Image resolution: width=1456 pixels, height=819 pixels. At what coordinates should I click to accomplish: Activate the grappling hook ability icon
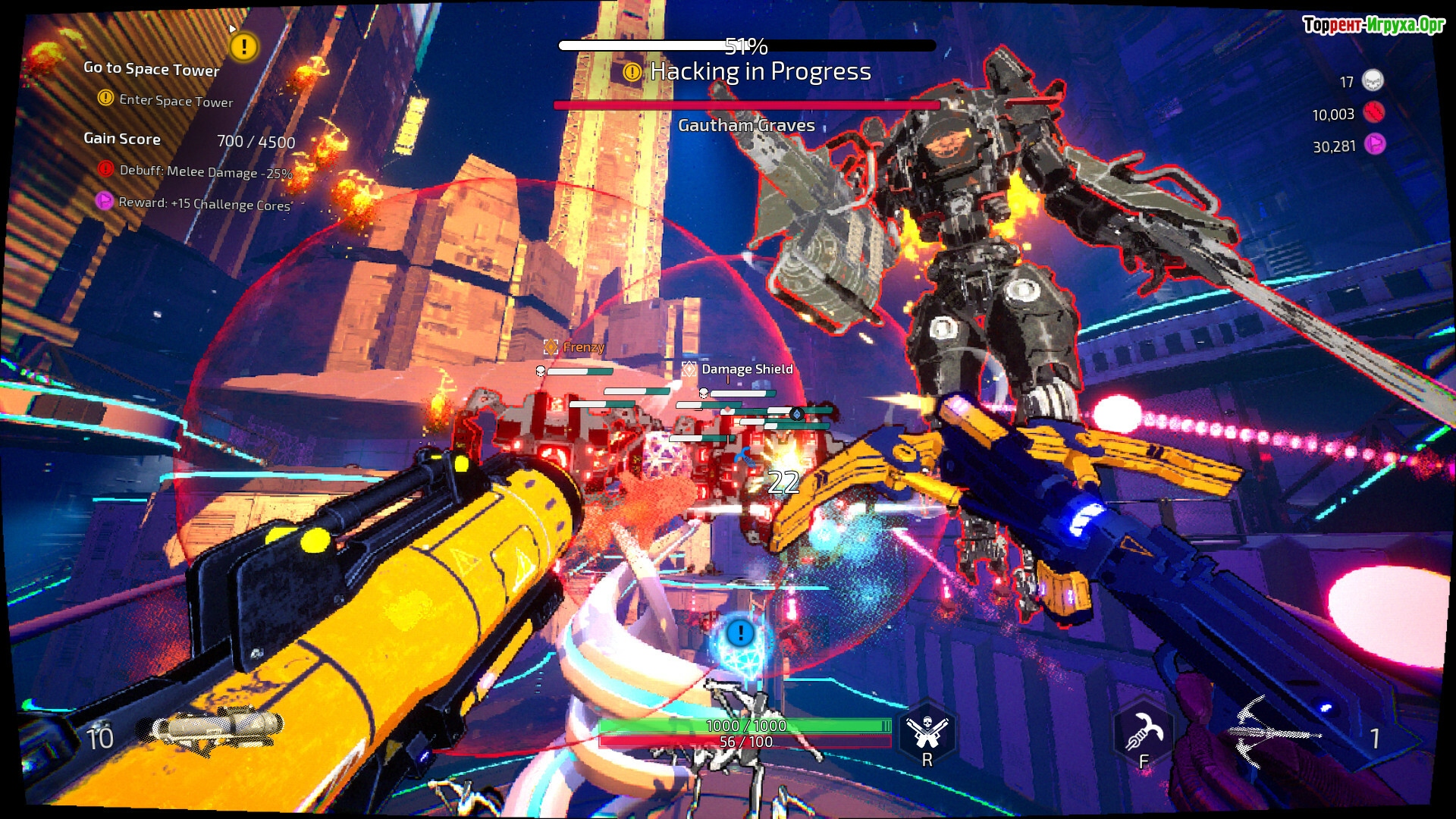pos(1143,731)
